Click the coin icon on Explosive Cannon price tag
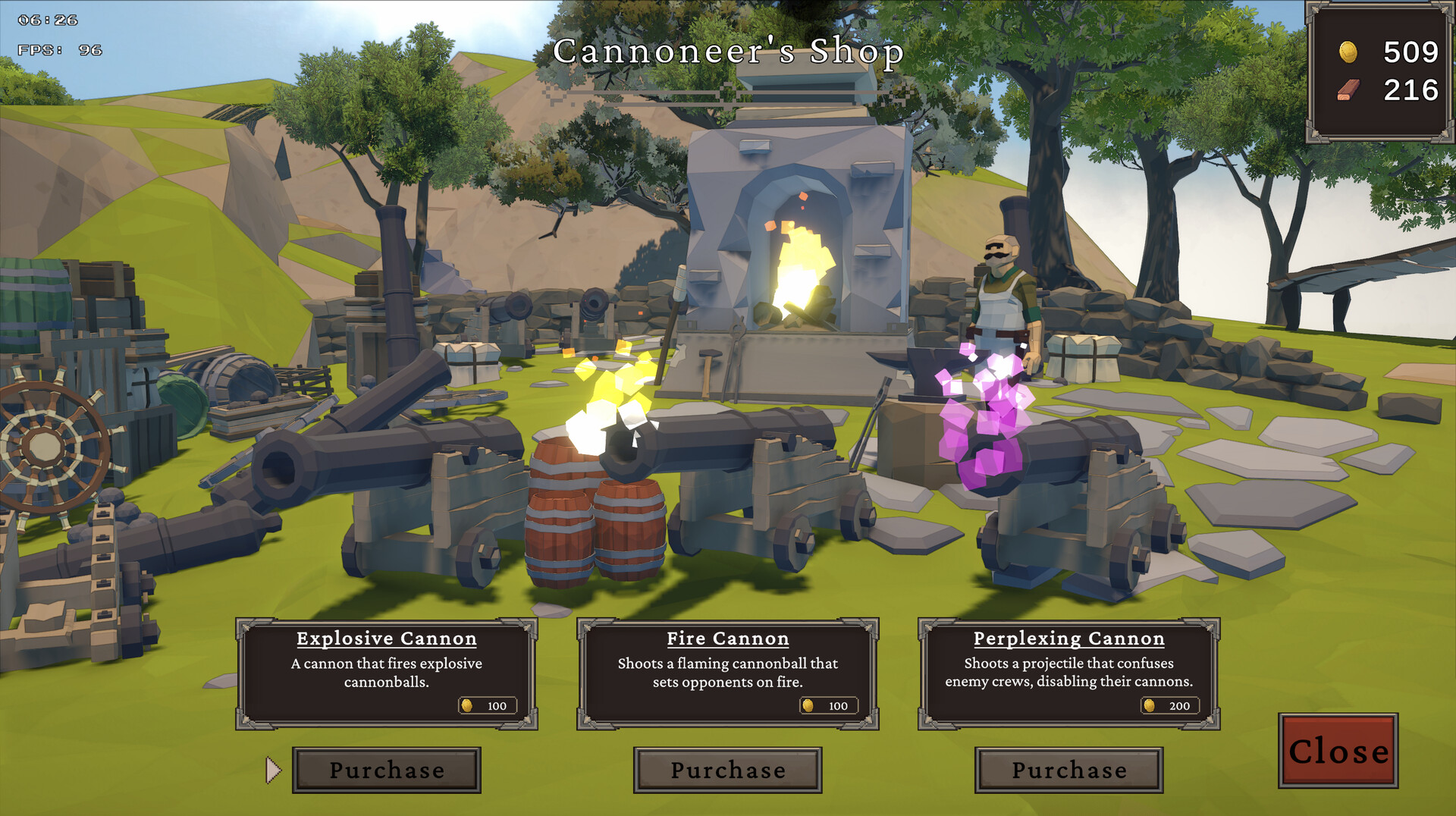The width and height of the screenshot is (1456, 816). [x=468, y=706]
